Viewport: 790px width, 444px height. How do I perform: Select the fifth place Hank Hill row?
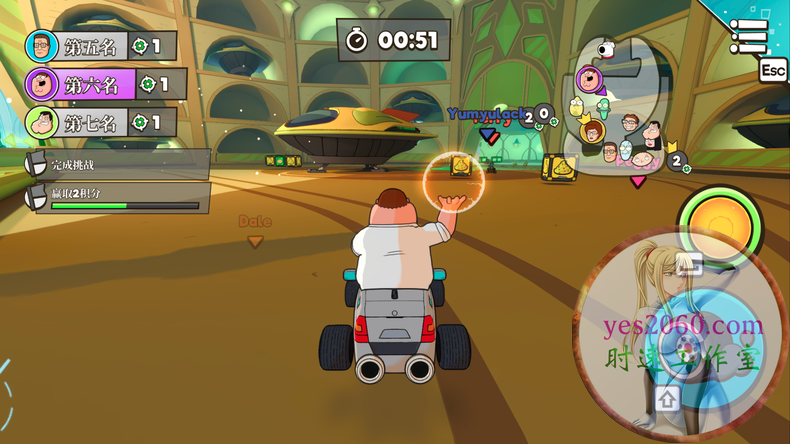[x=100, y=46]
